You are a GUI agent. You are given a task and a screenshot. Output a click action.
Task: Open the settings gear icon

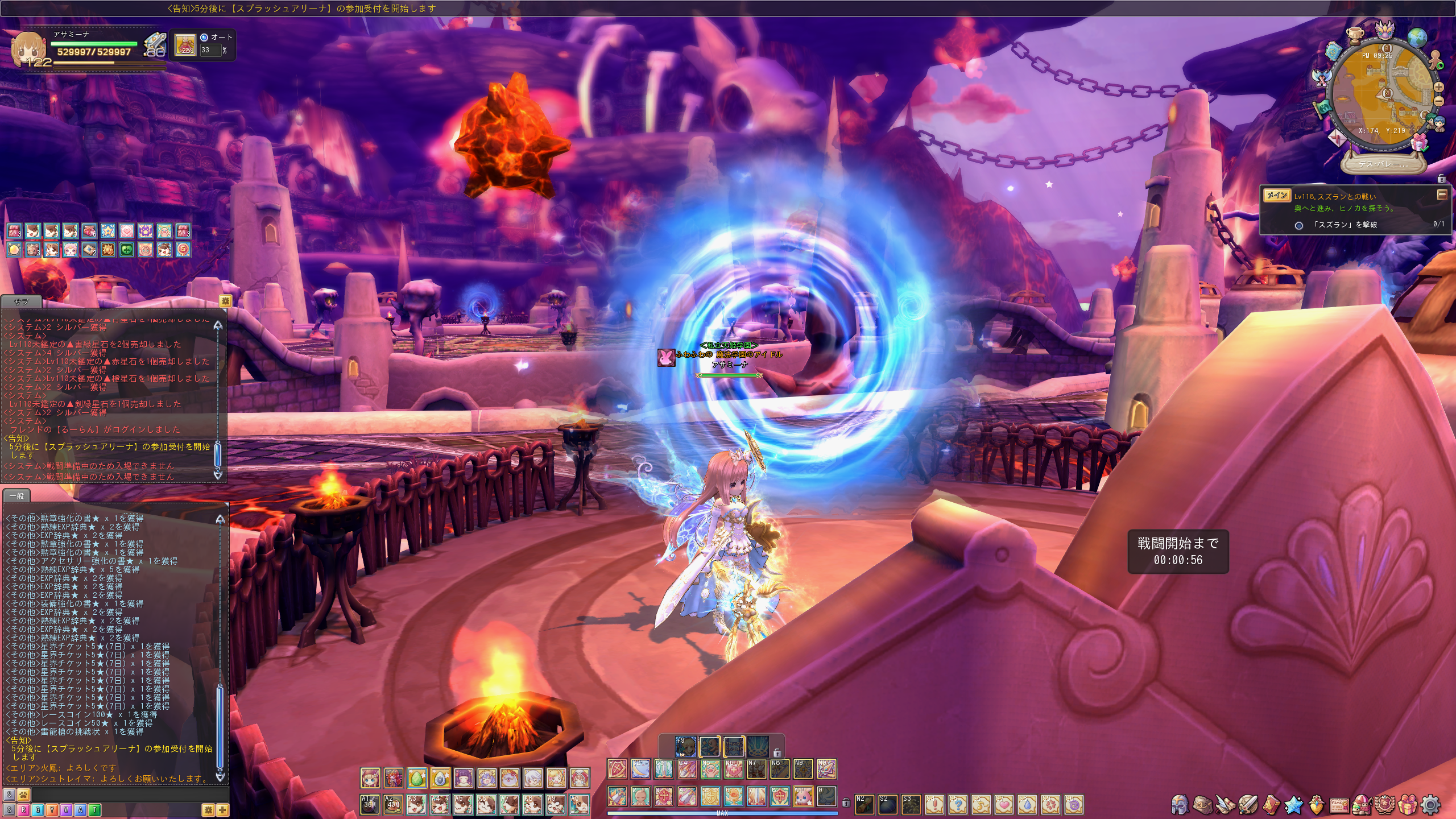(1431, 805)
